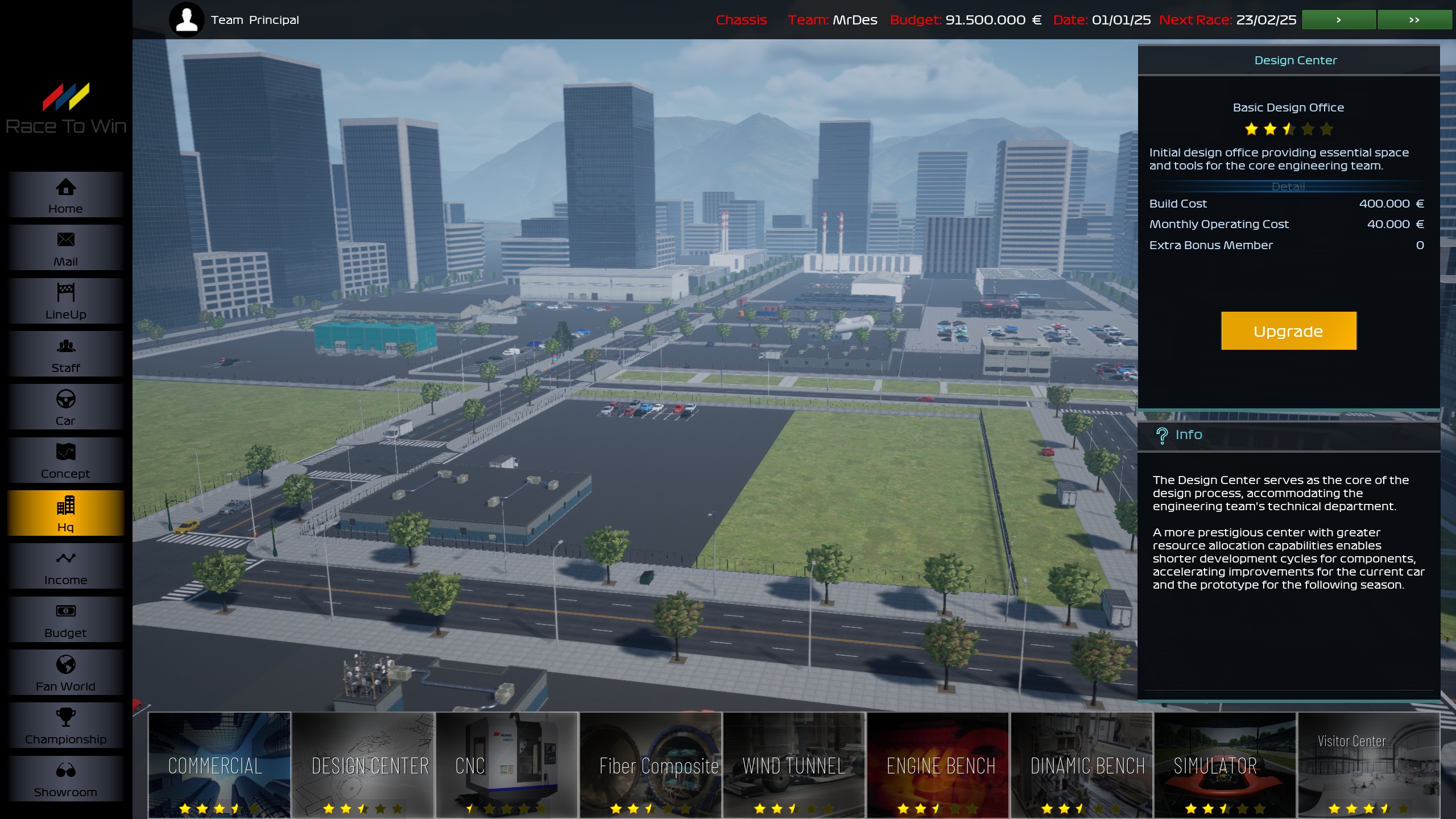This screenshot has width=1456, height=819.
Task: View the Income screen
Action: [x=65, y=566]
